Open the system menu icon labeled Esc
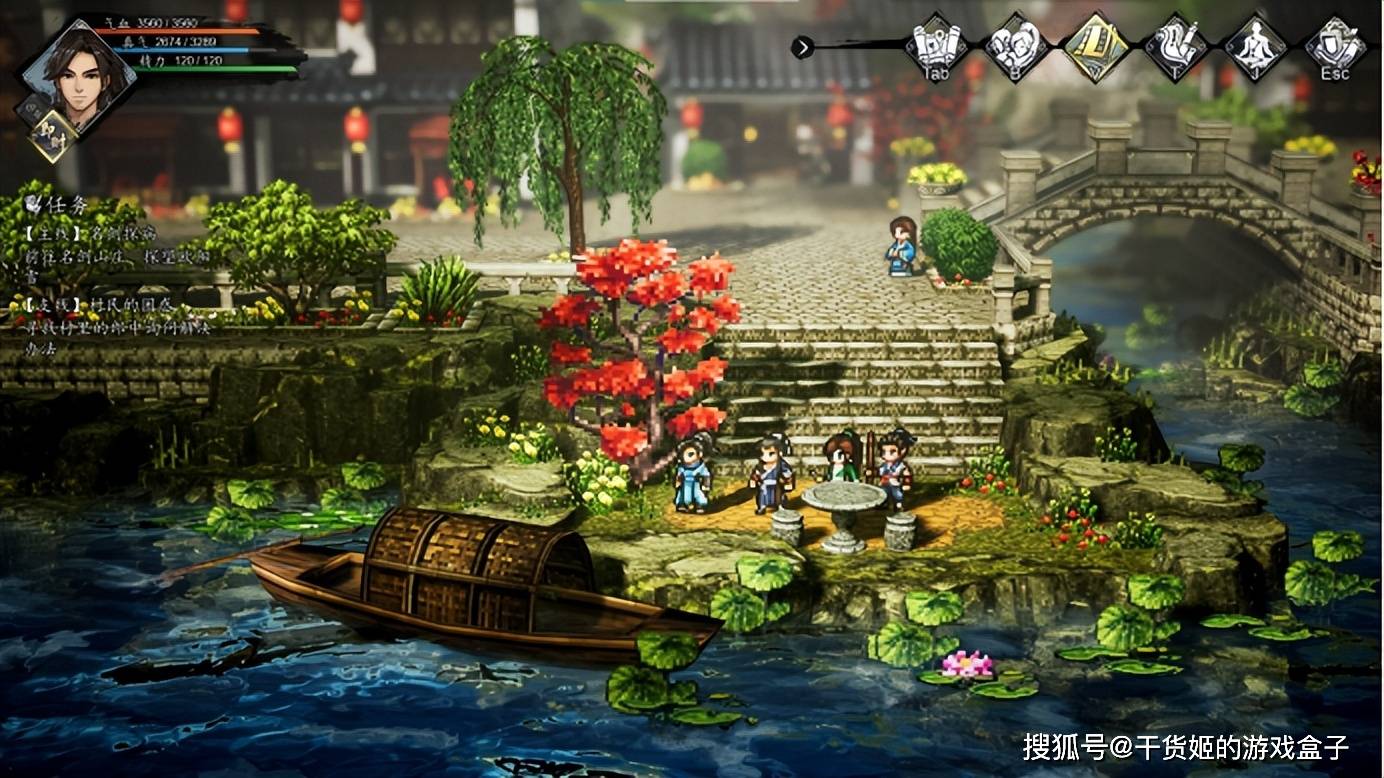Viewport: 1384px width, 778px height. [x=1336, y=46]
